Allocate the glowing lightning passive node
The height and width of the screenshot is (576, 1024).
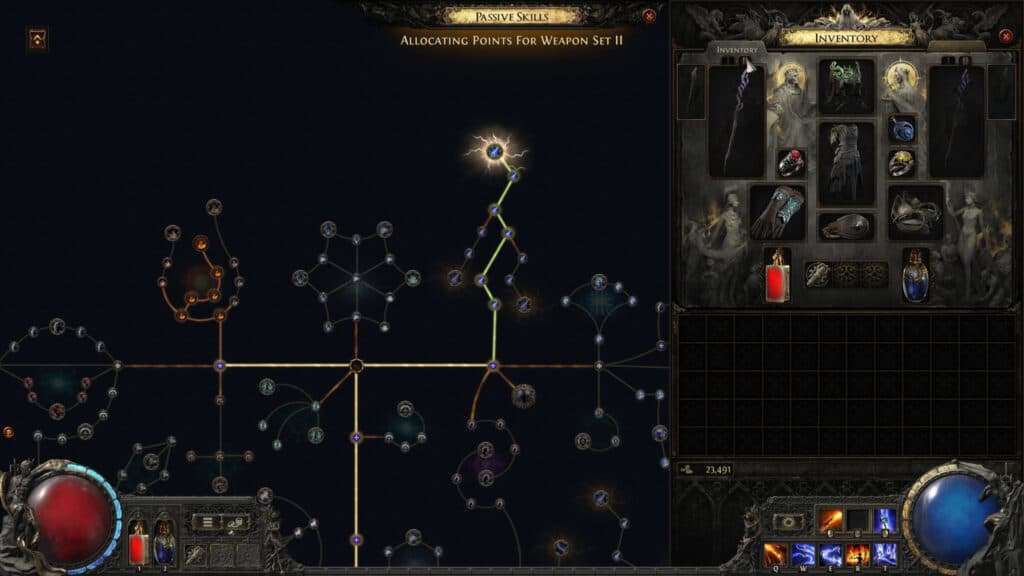pyautogui.click(x=494, y=152)
